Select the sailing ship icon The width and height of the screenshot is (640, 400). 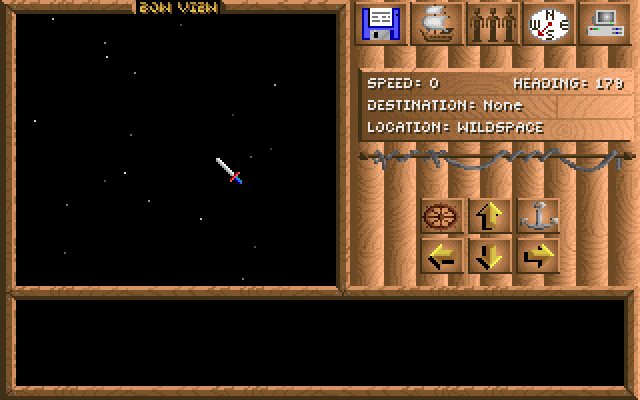coord(438,23)
